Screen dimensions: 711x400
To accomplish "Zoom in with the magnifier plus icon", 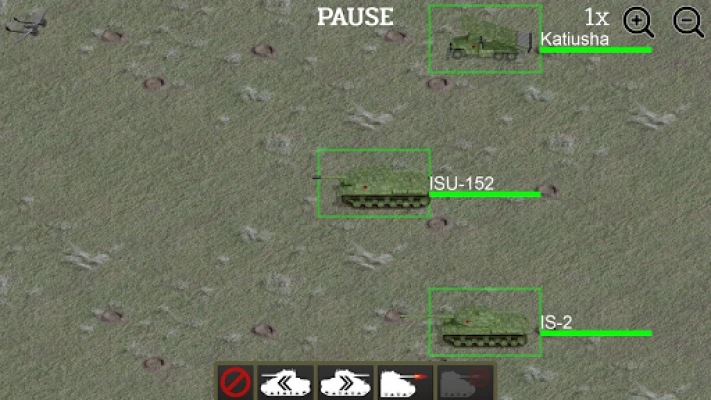I will (x=639, y=21).
